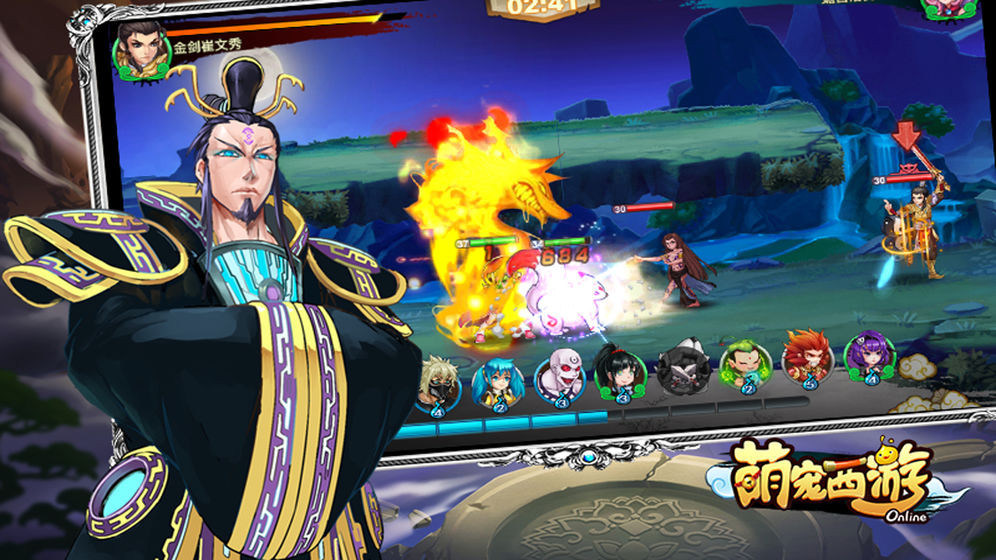The height and width of the screenshot is (560, 996).
Task: Activate the purple-haired girl hero portrait
Action: point(866,357)
